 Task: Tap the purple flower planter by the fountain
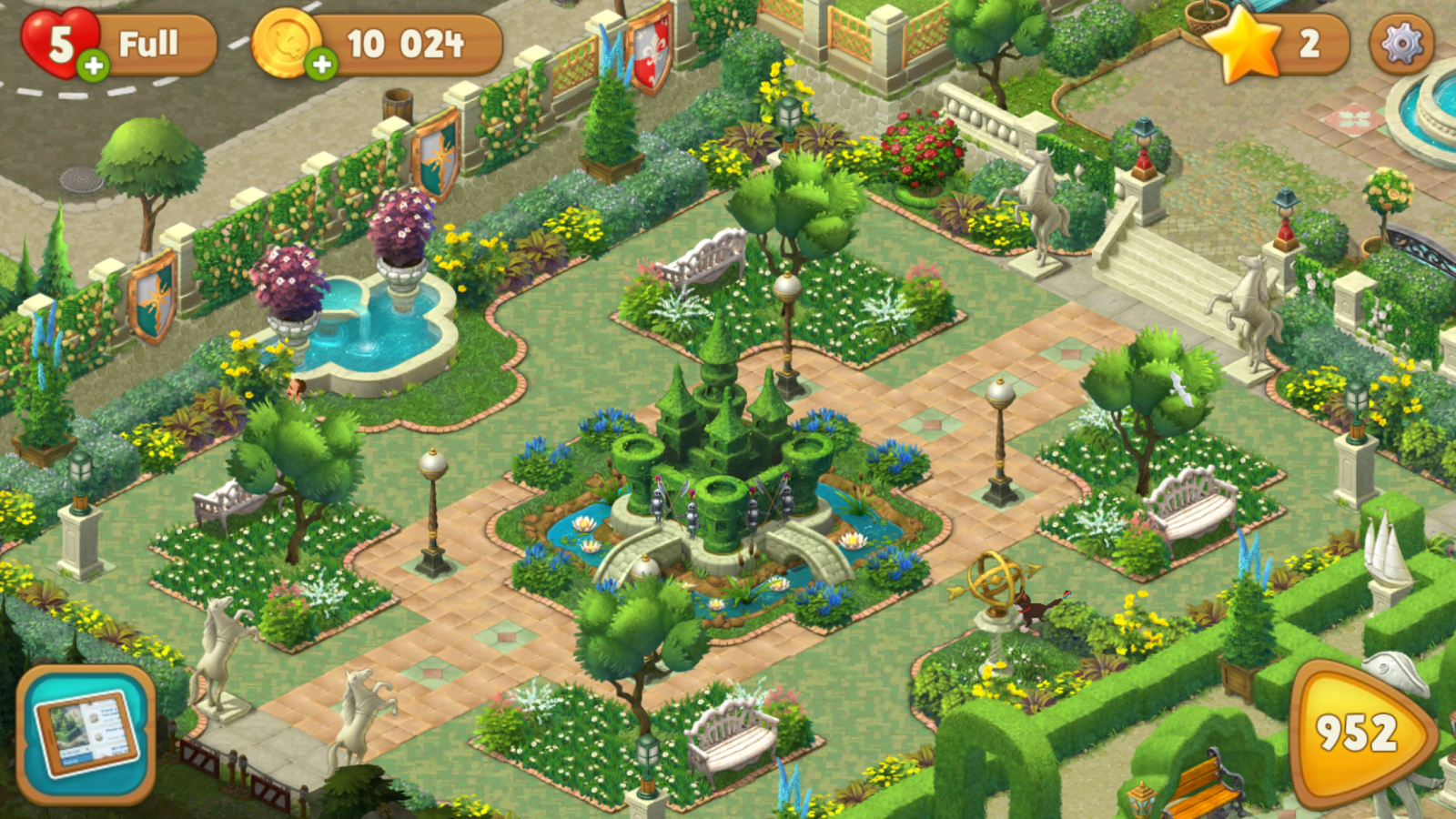[291, 282]
